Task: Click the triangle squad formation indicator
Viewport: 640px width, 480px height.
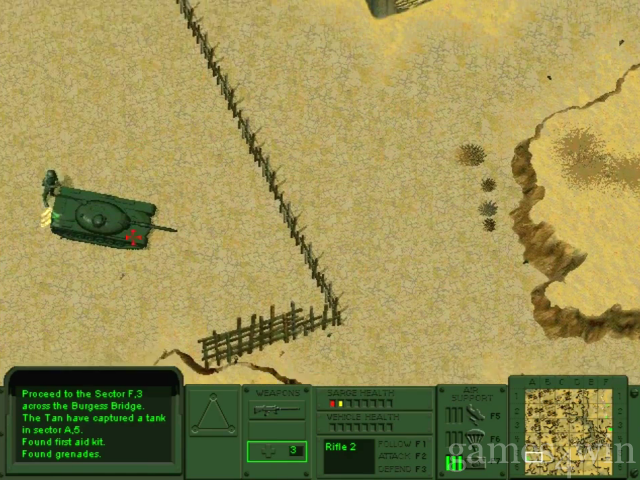Action: [x=213, y=416]
